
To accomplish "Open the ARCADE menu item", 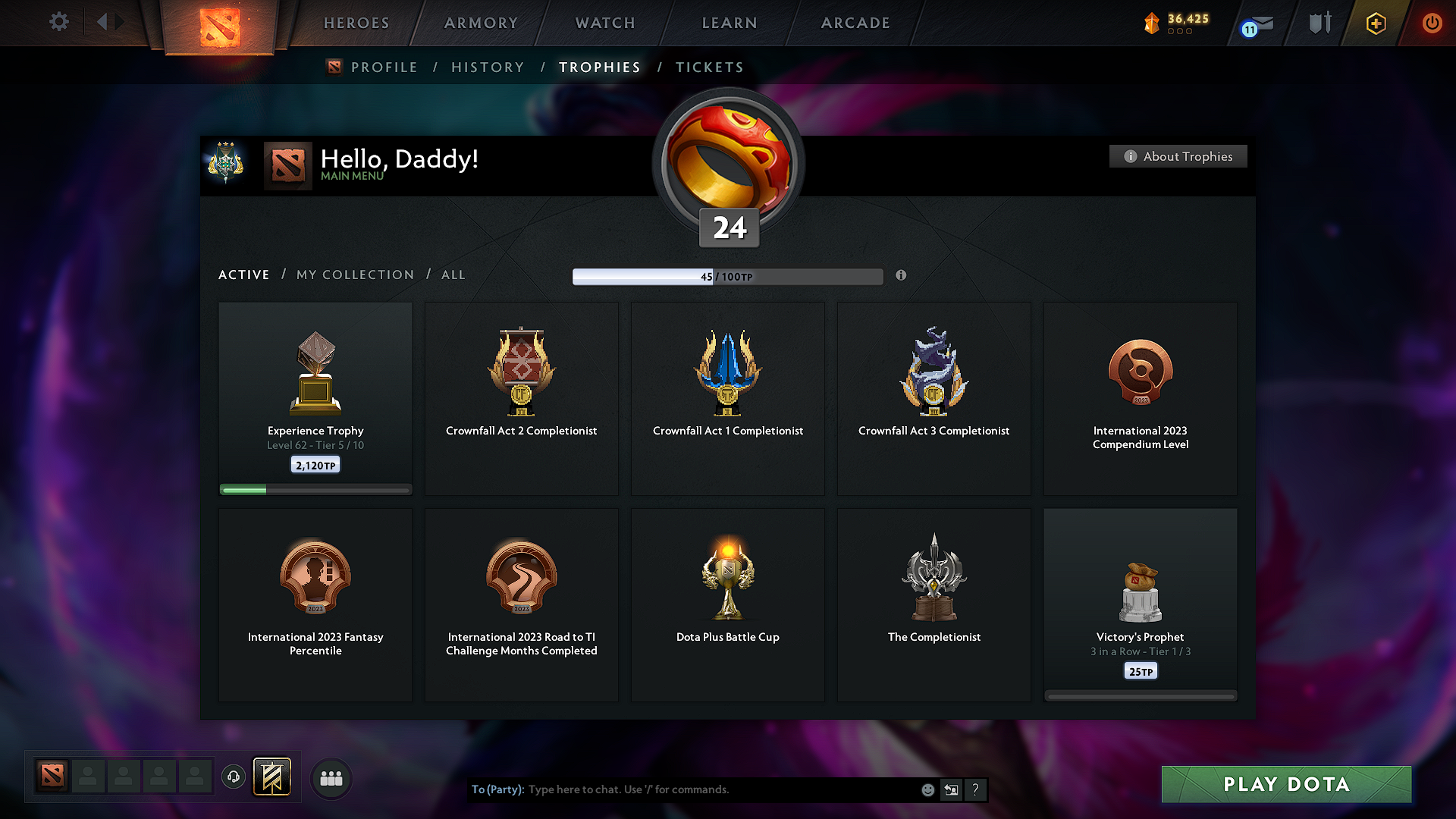I will [855, 23].
